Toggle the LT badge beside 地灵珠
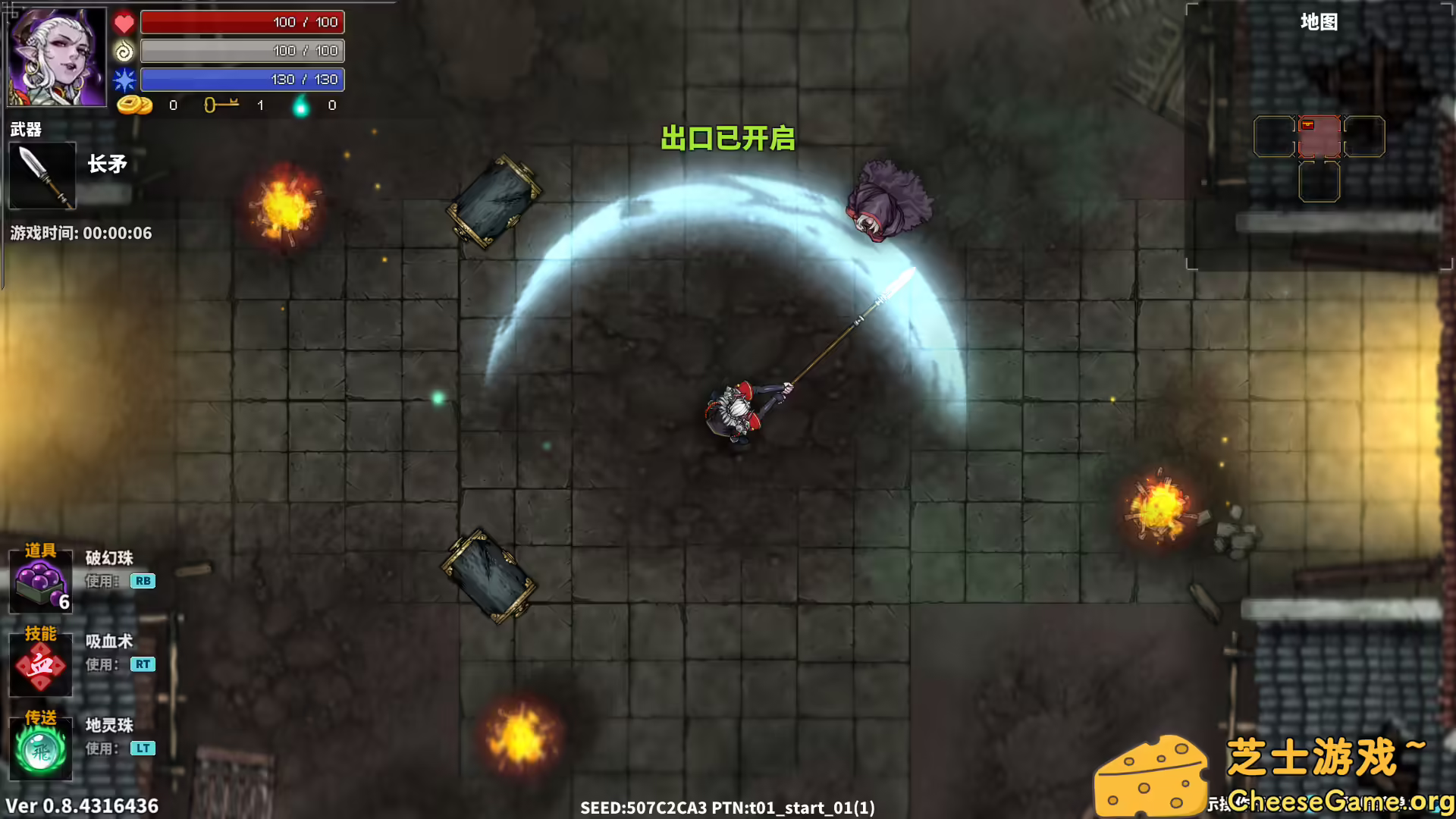The image size is (1456, 819). click(x=144, y=749)
